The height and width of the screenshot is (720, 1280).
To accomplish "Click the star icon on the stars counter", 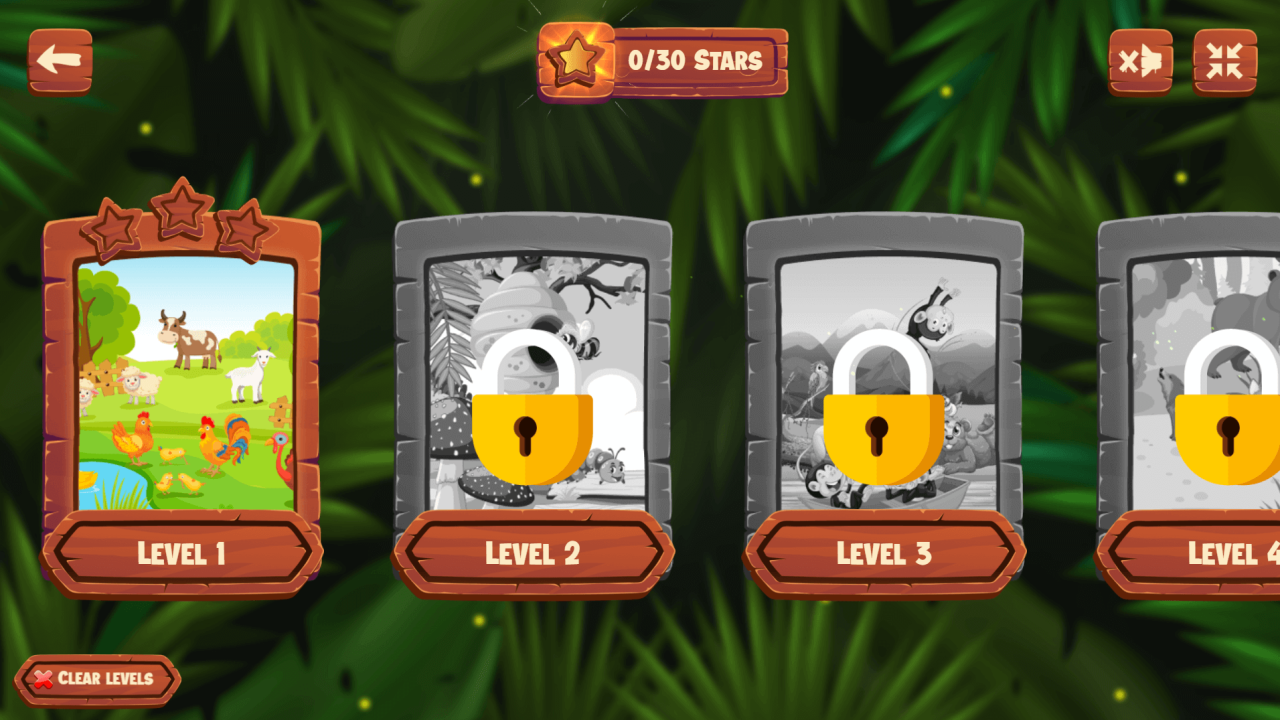I will tap(575, 60).
